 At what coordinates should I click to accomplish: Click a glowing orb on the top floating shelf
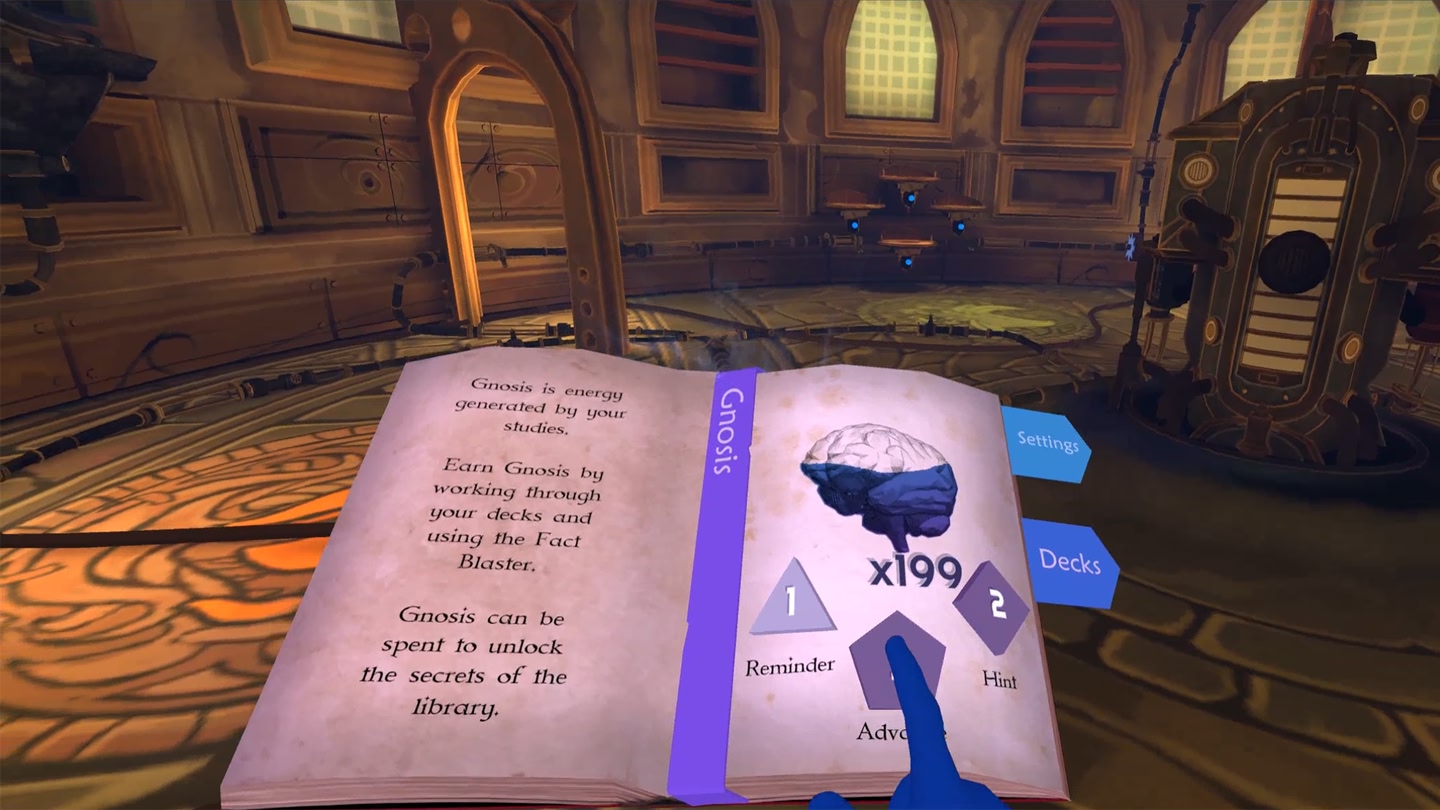(910, 198)
